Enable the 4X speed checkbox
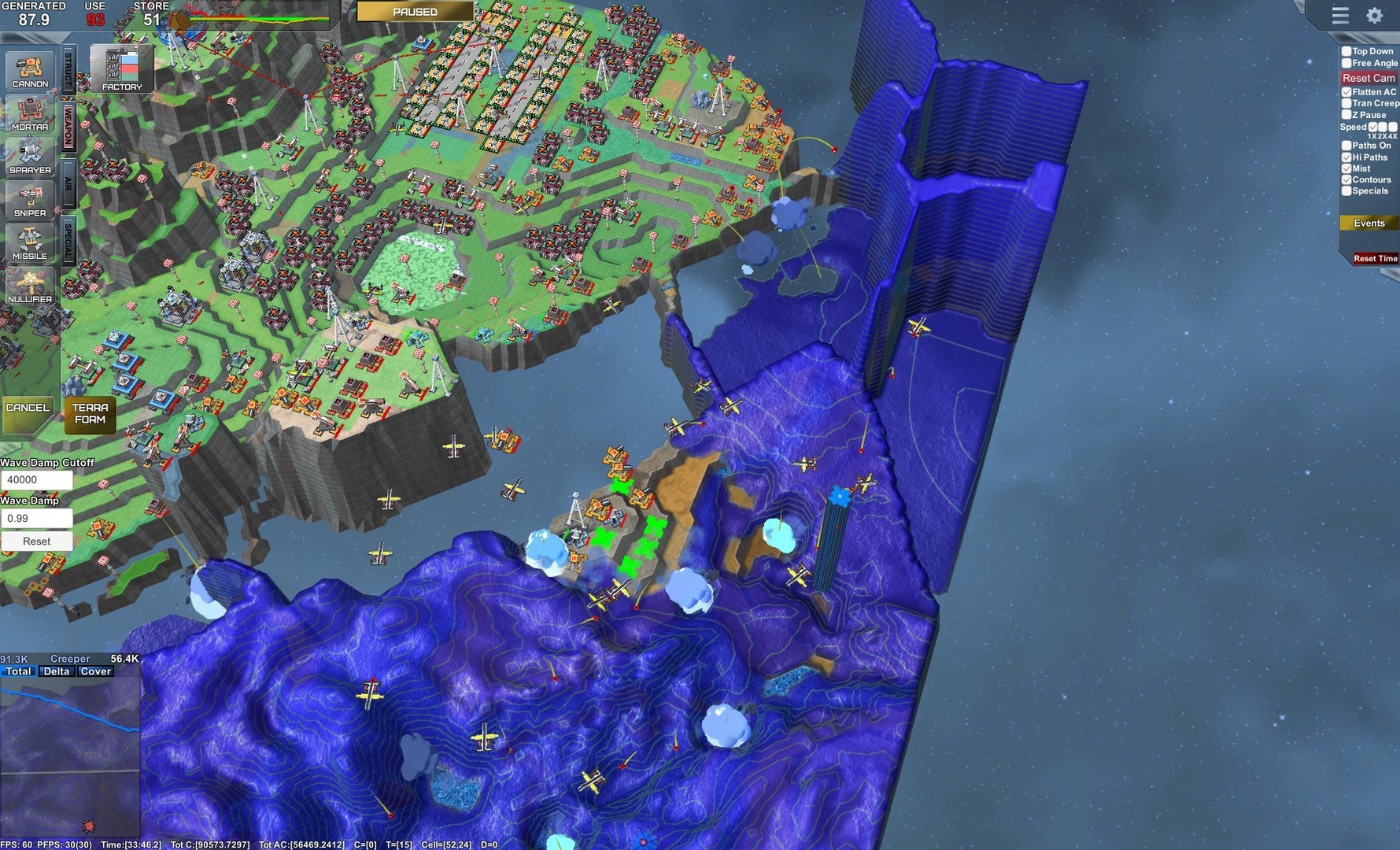This screenshot has height=850, width=1400. point(1391,127)
